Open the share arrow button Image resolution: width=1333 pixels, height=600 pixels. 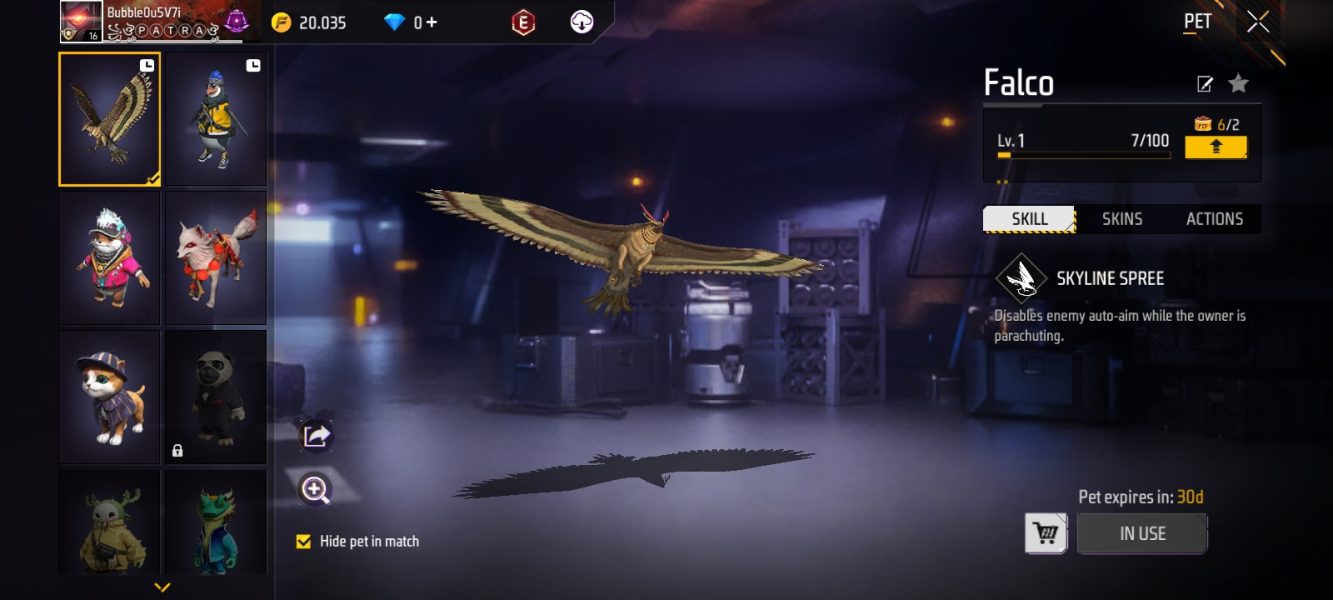[x=316, y=435]
